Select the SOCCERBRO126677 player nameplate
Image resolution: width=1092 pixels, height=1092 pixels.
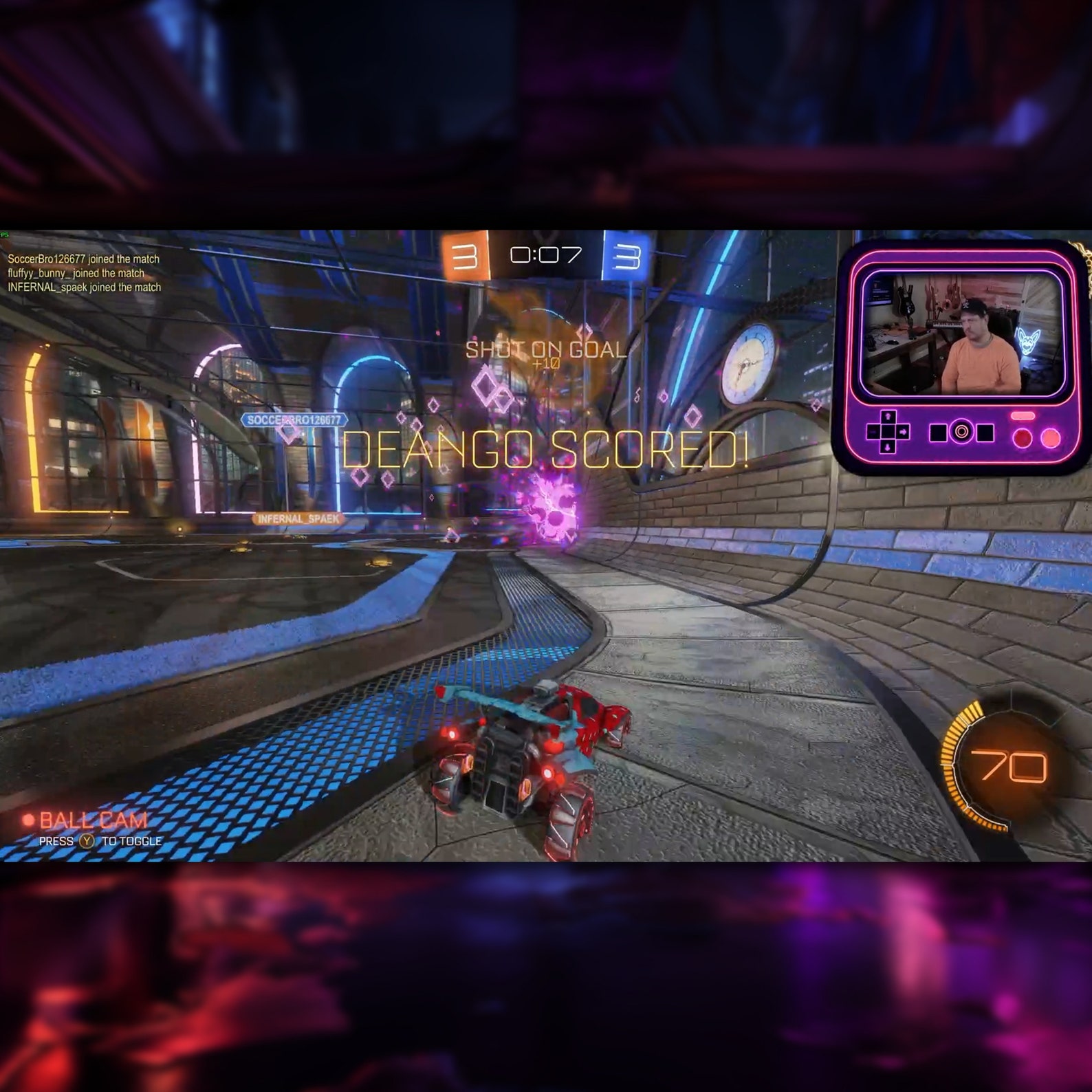[x=296, y=418]
